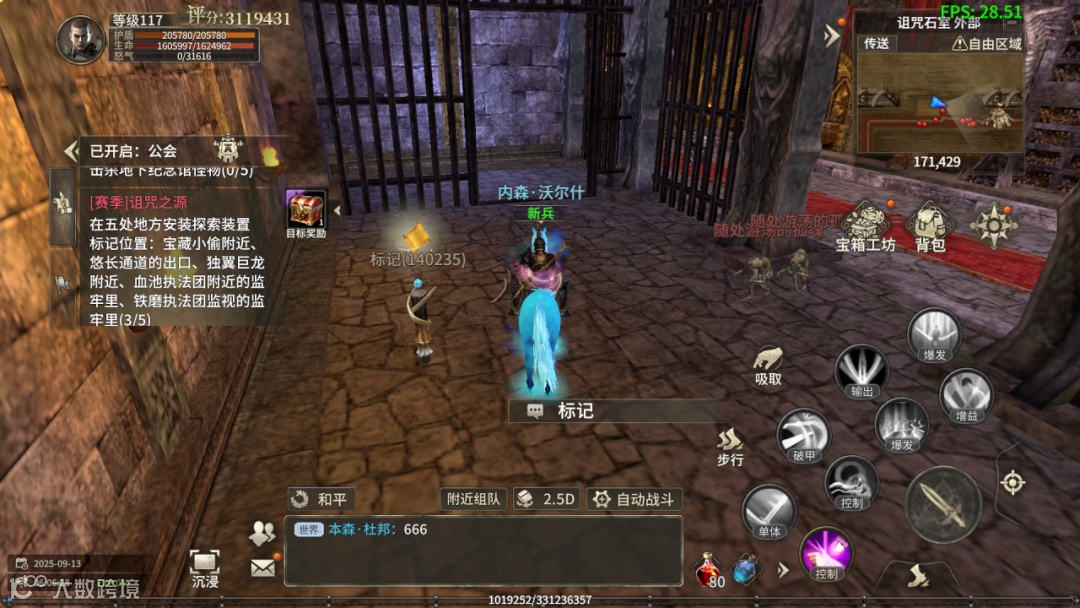Open the world chat box
Image resolution: width=1080 pixels, height=608 pixels.
pyautogui.click(x=483, y=549)
